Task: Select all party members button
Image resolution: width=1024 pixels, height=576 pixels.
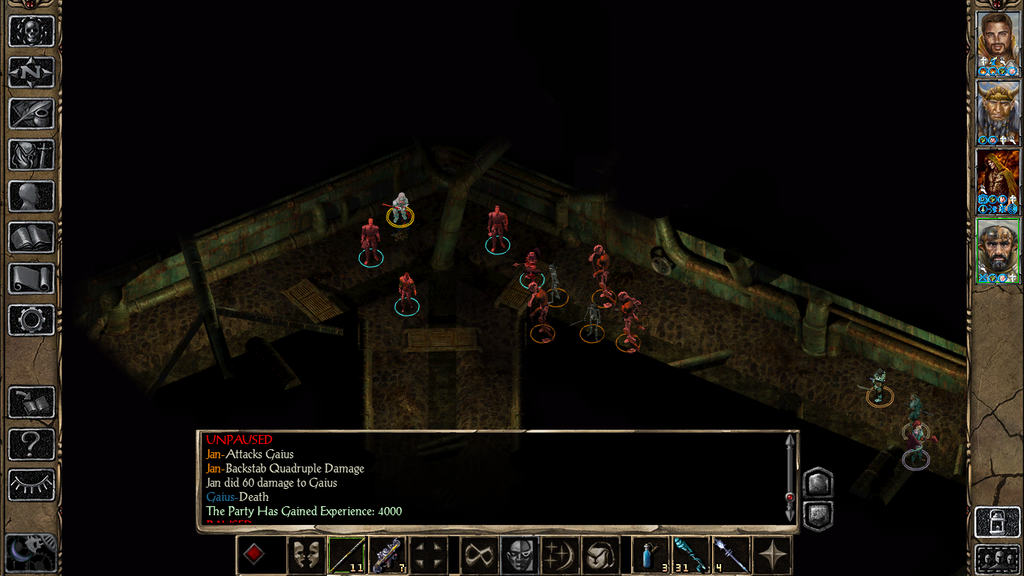Action: (x=997, y=558)
